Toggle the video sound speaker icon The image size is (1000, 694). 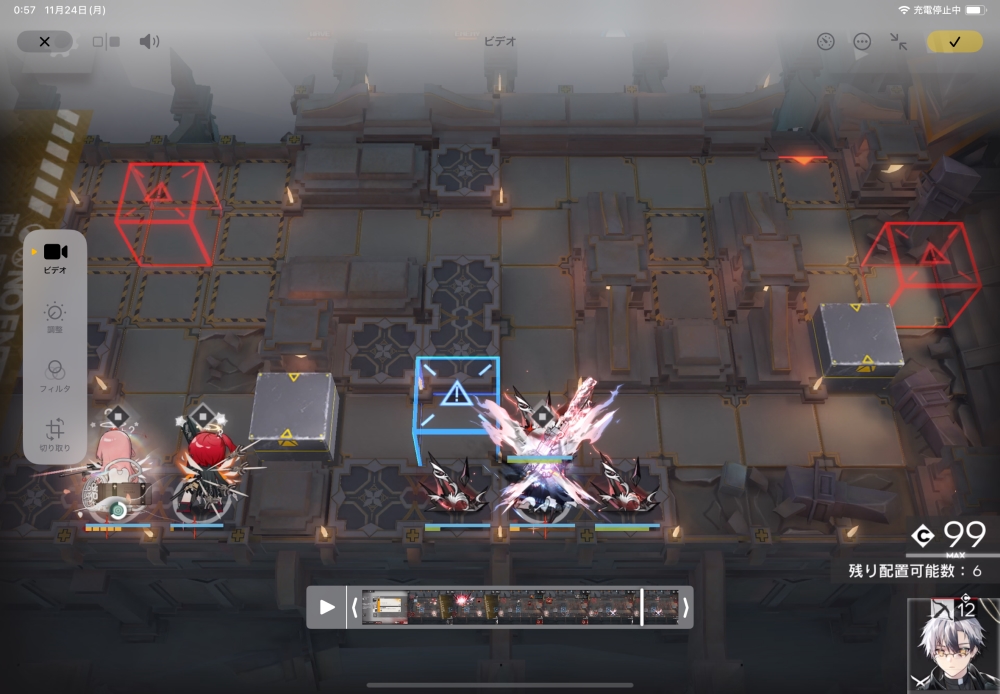click(149, 42)
